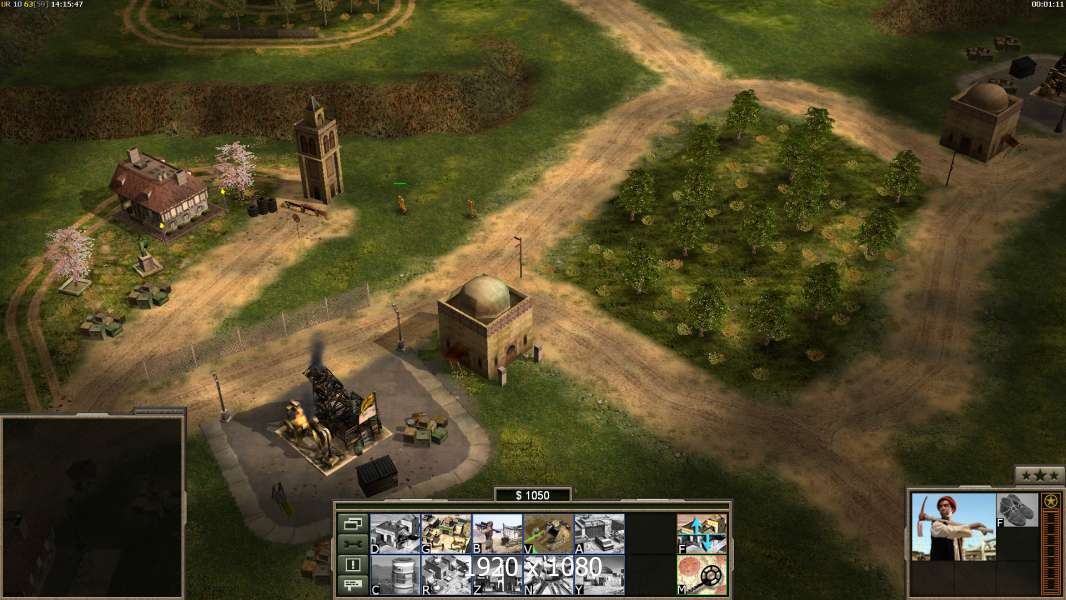1066x600 pixels.
Task: Click the wrench-shaped button in the command bar
Action: (352, 543)
